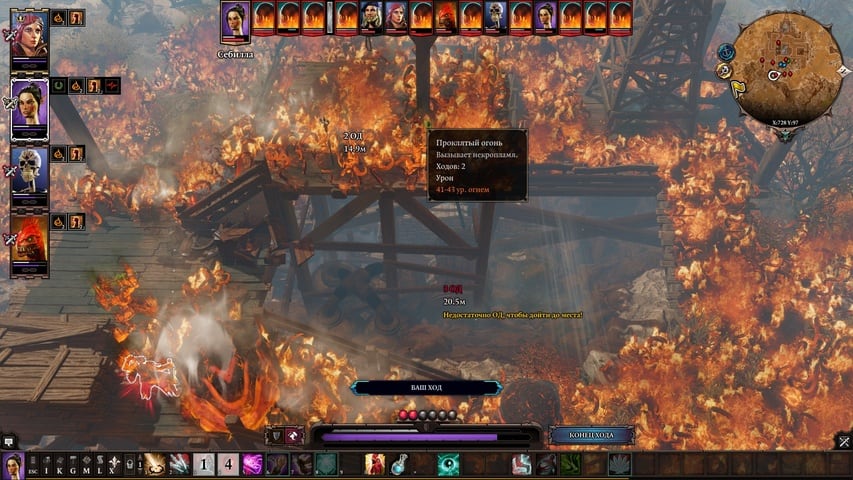Use the blue potion flask in hotbar

pyautogui.click(x=399, y=464)
